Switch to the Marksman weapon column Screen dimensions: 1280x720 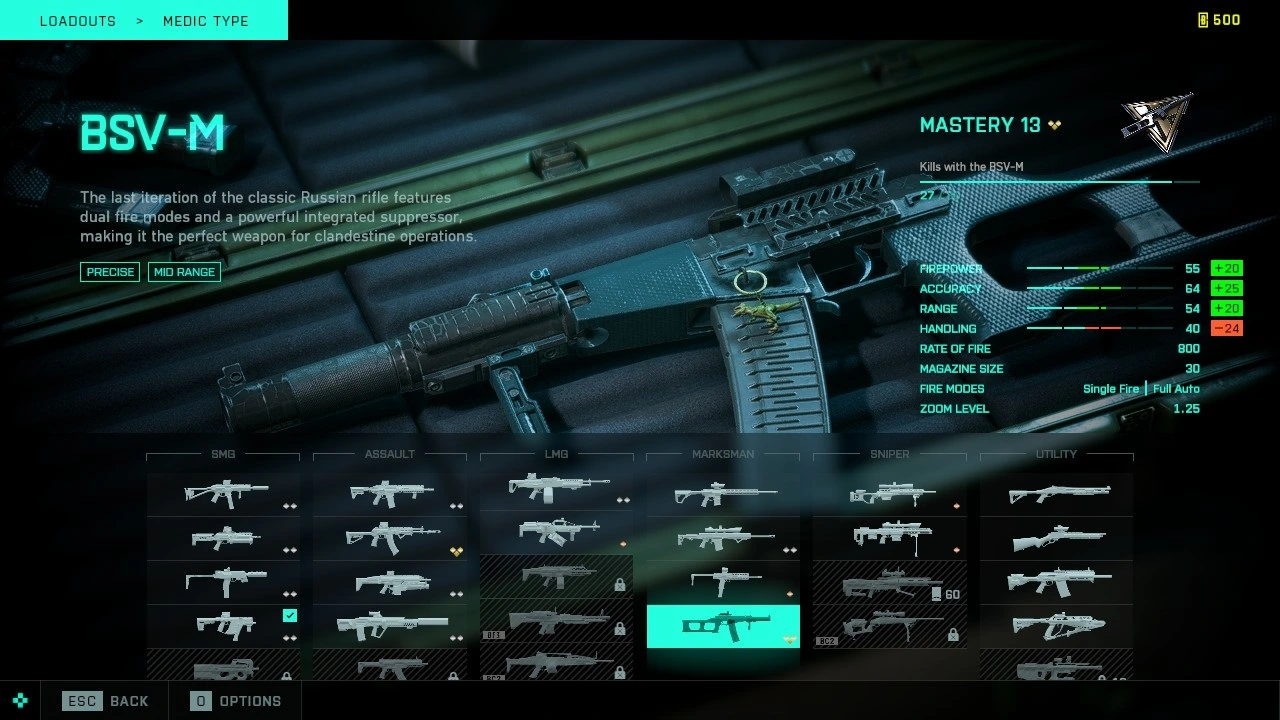pos(723,454)
